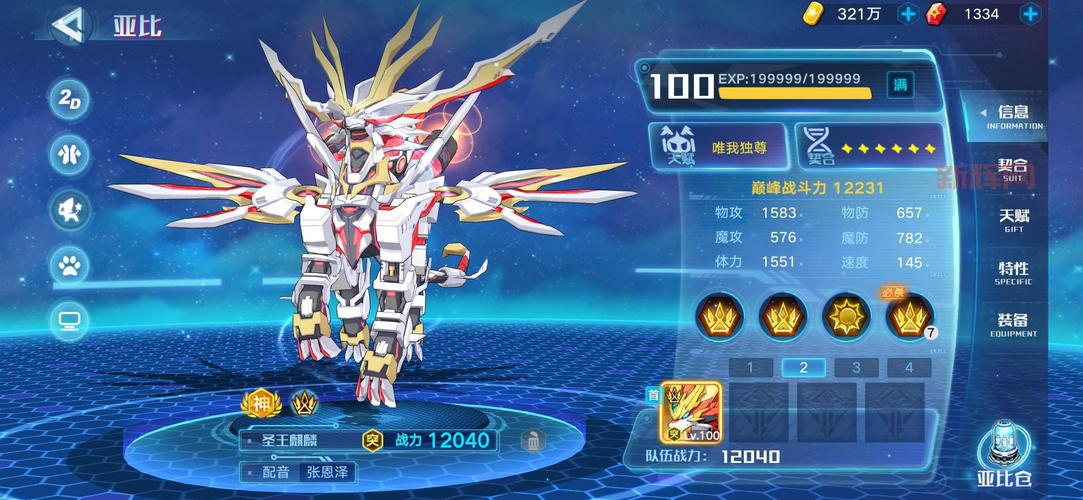Open the 特性 Specific tab
The width and height of the screenshot is (1083, 500).
[x=1013, y=272]
